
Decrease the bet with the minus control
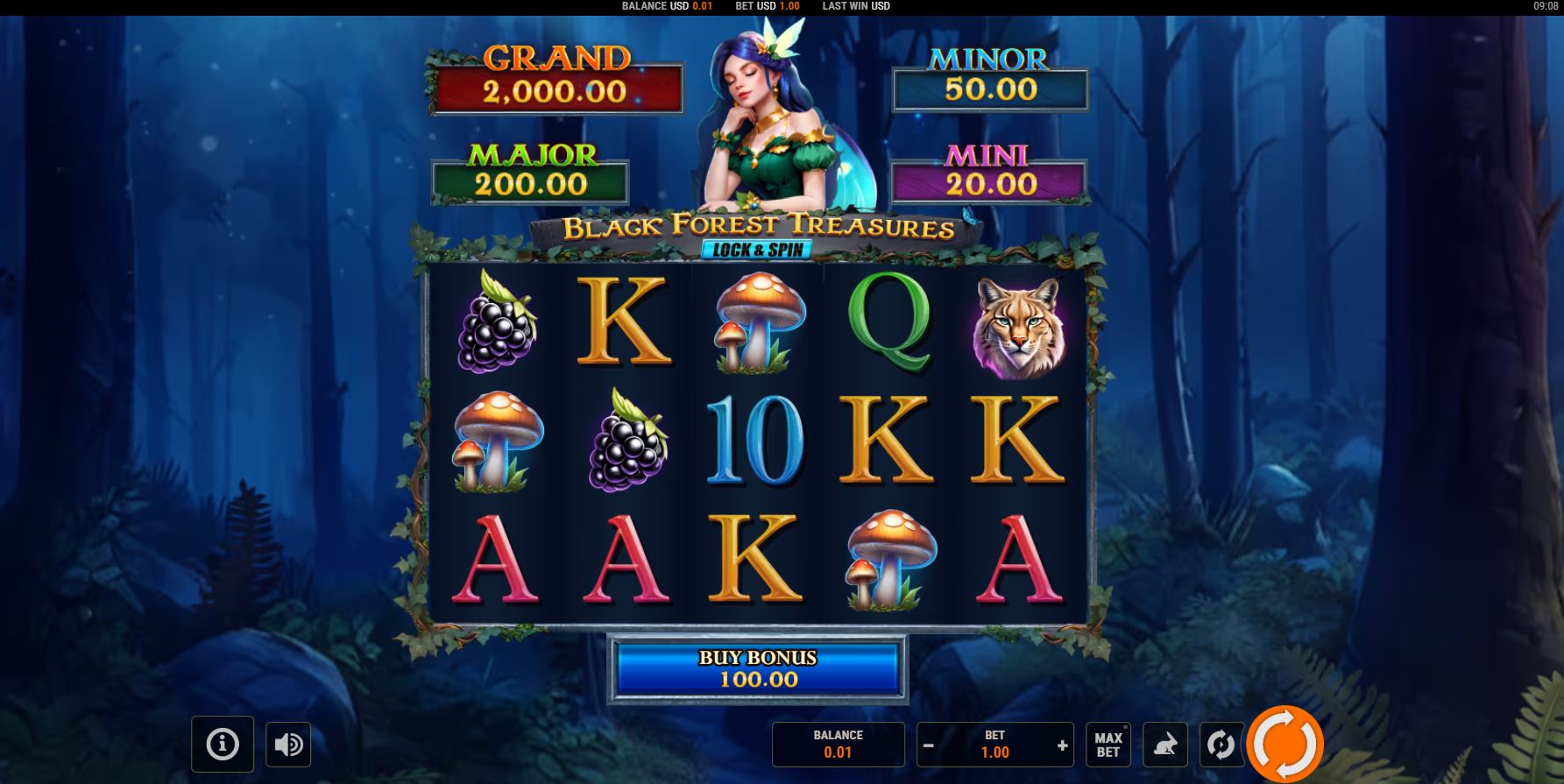[x=929, y=745]
